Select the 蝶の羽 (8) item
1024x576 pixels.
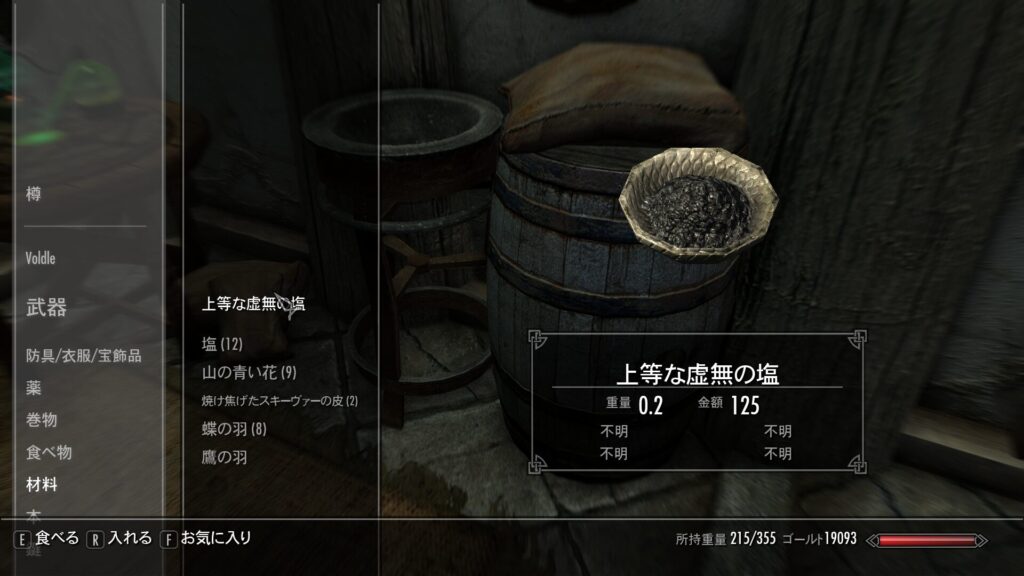click(233, 429)
